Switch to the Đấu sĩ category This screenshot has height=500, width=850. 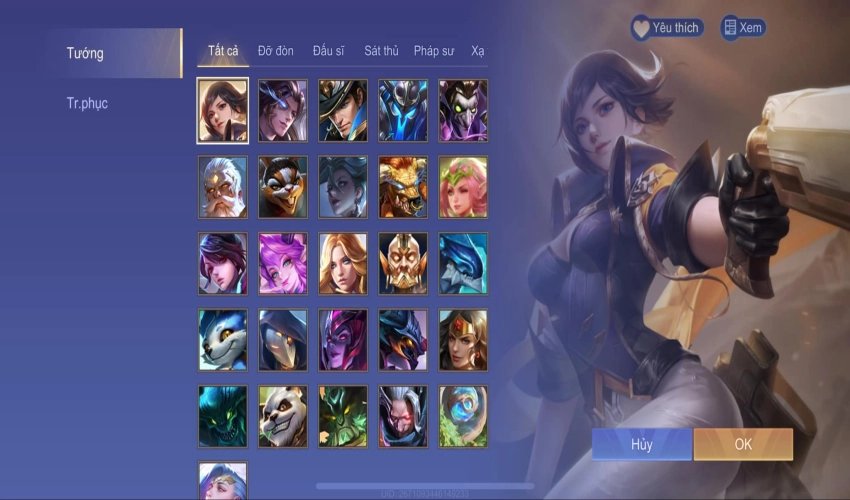point(330,51)
